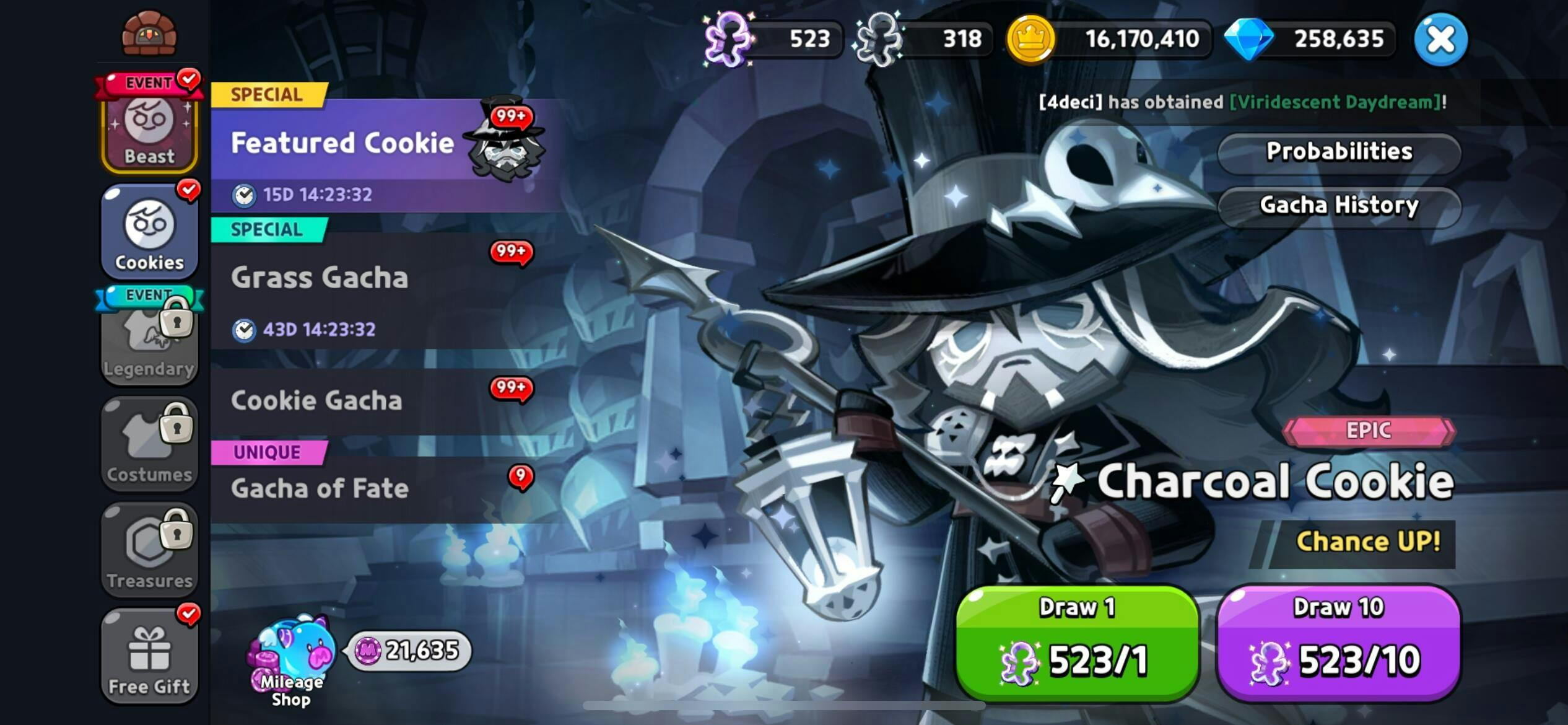The height and width of the screenshot is (725, 1568).
Task: Close the gacha screen
Action: click(1440, 40)
